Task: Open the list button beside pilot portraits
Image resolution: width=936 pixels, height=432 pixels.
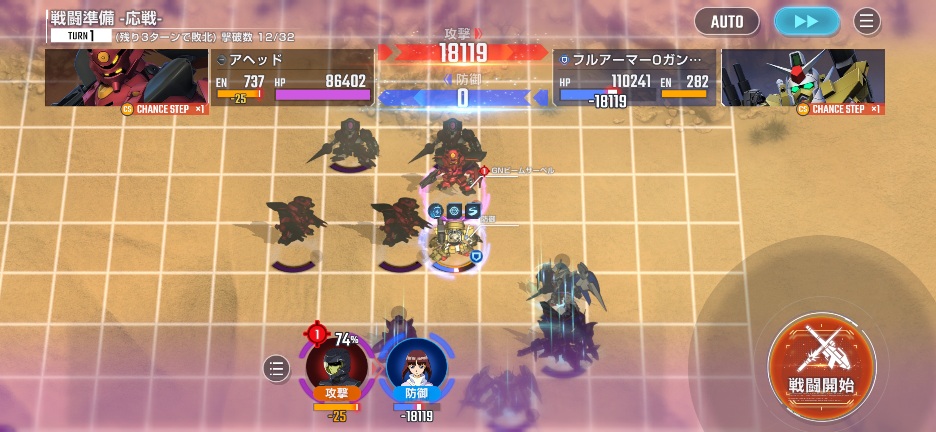Action: click(x=277, y=369)
